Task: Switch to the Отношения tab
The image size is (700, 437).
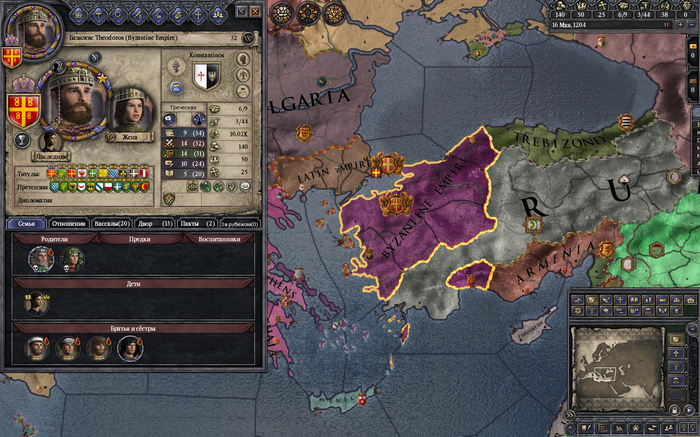Action: click(69, 223)
